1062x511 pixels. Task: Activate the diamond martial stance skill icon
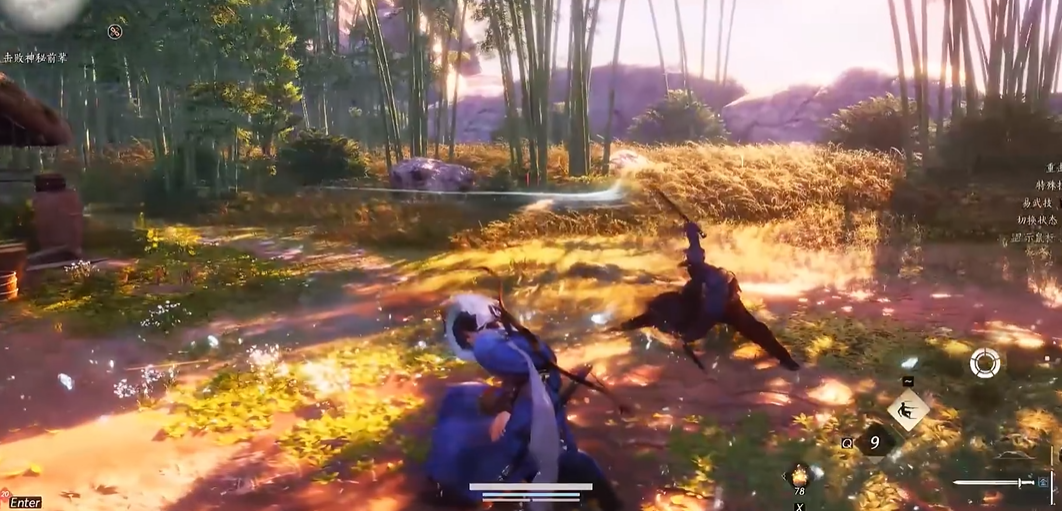click(907, 409)
